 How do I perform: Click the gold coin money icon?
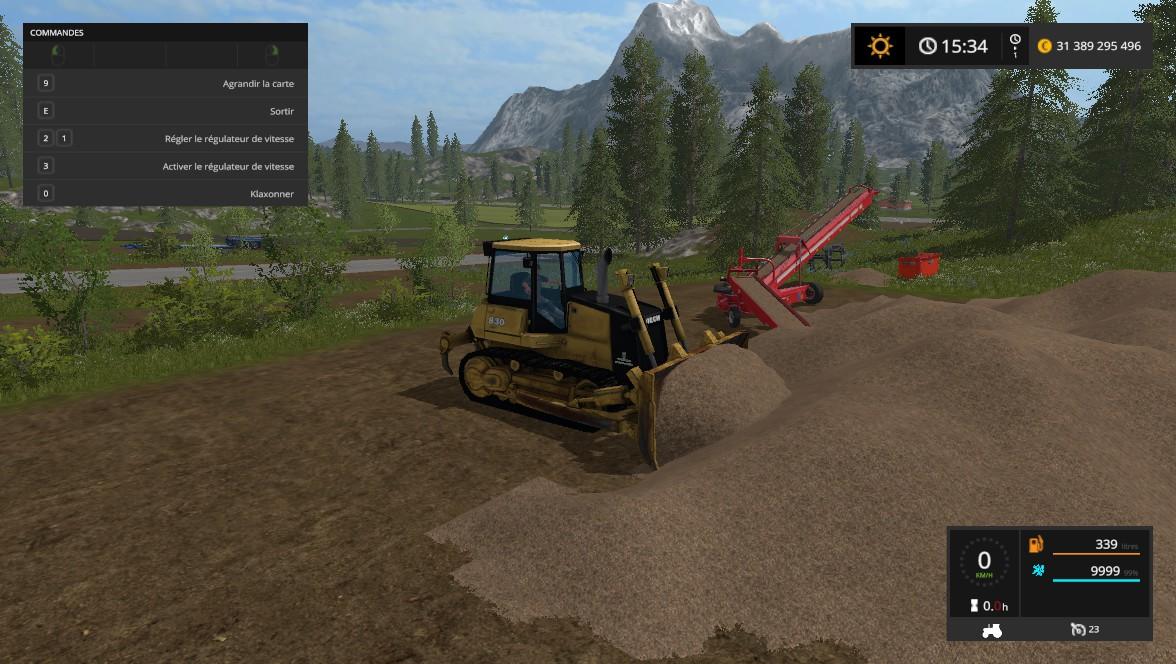(1045, 46)
